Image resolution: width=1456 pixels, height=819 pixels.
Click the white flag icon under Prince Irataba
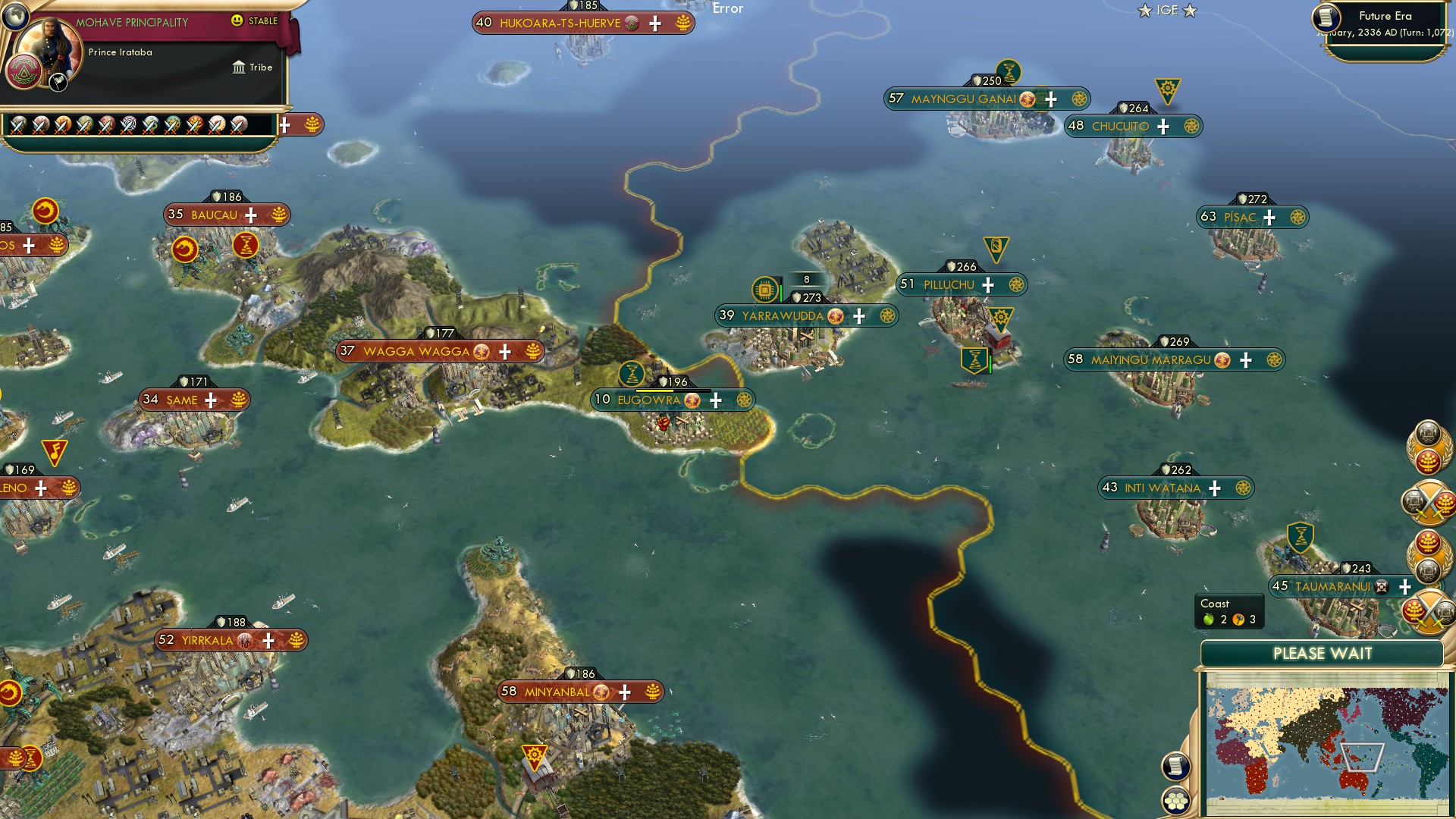[57, 83]
